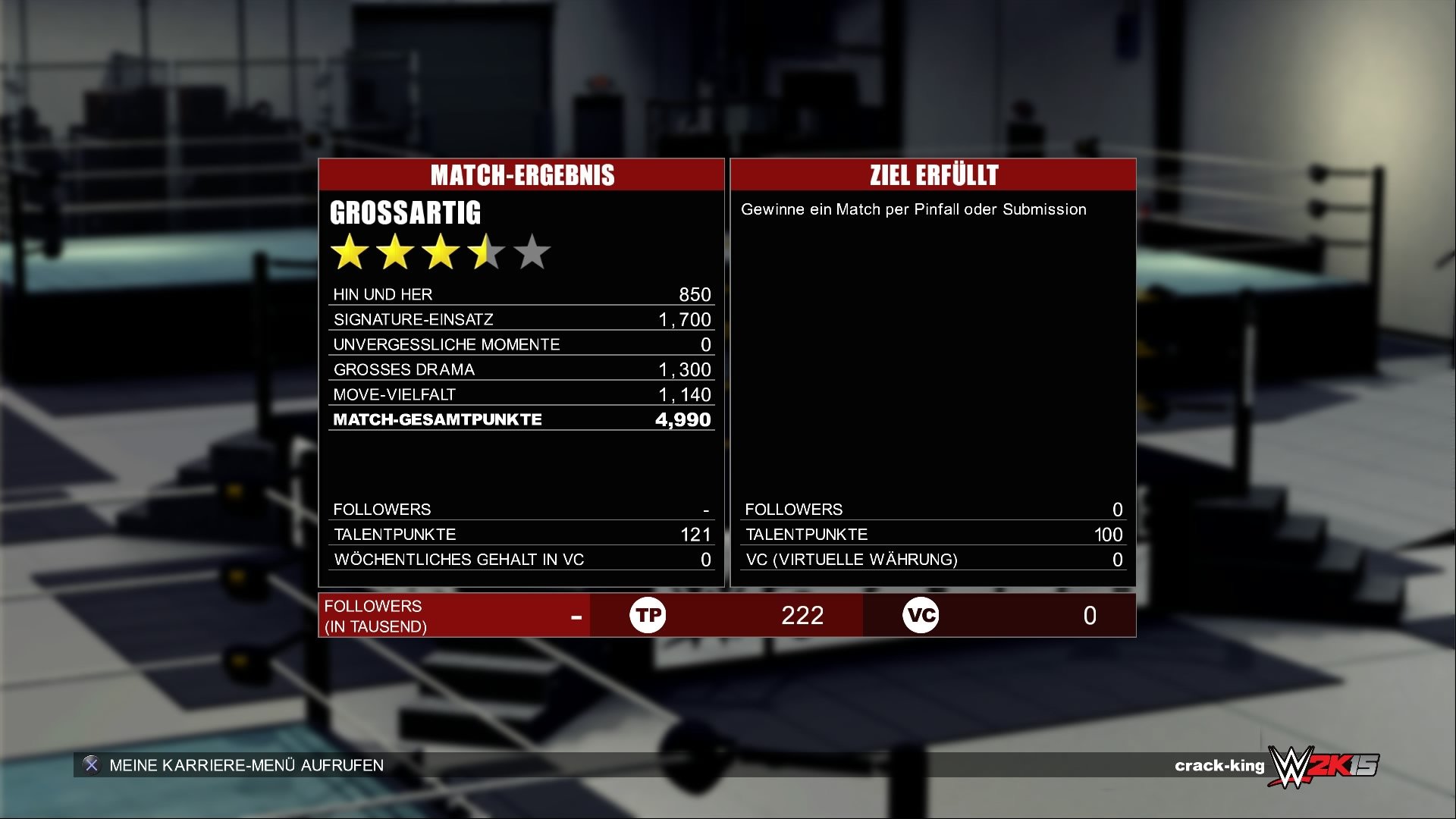
Task: Click MEINE KARRIERE-MENÜ AUFRUFEN
Action: [x=246, y=765]
